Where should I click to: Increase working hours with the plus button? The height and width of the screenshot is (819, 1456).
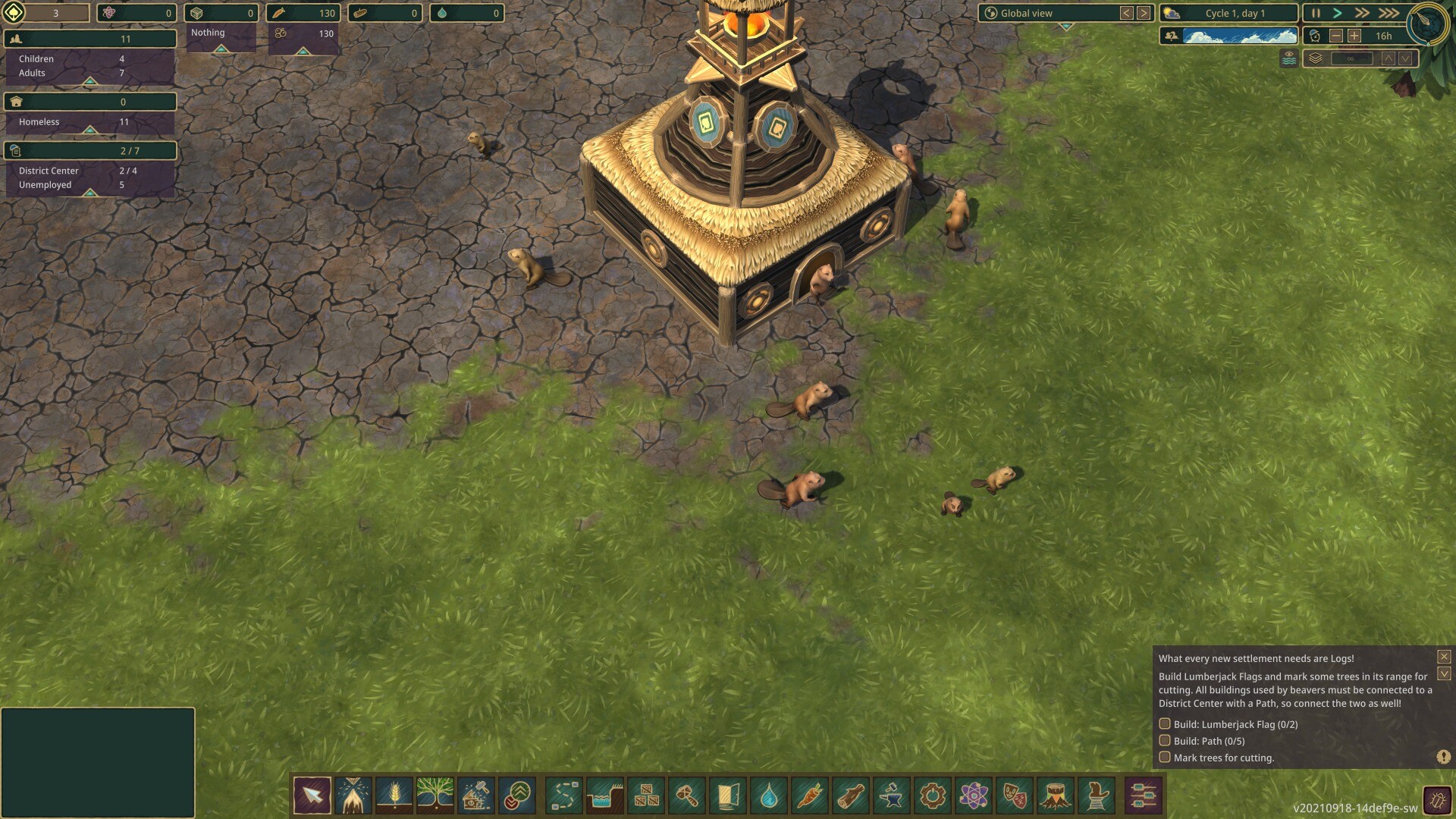1354,36
